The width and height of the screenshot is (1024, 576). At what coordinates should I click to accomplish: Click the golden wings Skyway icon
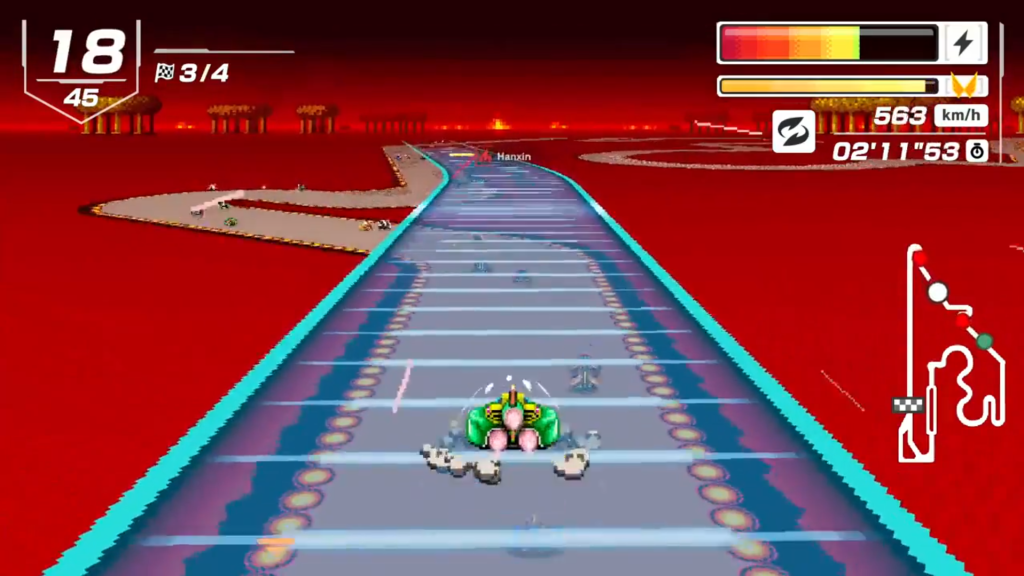coord(964,86)
